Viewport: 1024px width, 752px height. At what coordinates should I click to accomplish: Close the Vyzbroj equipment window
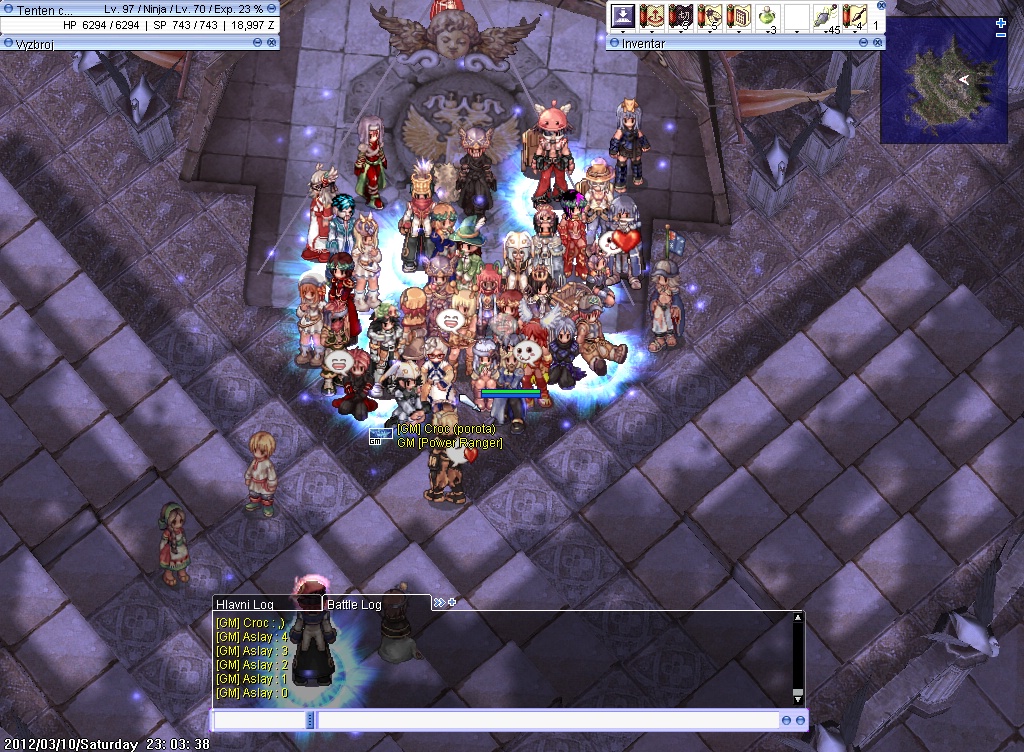click(x=272, y=43)
